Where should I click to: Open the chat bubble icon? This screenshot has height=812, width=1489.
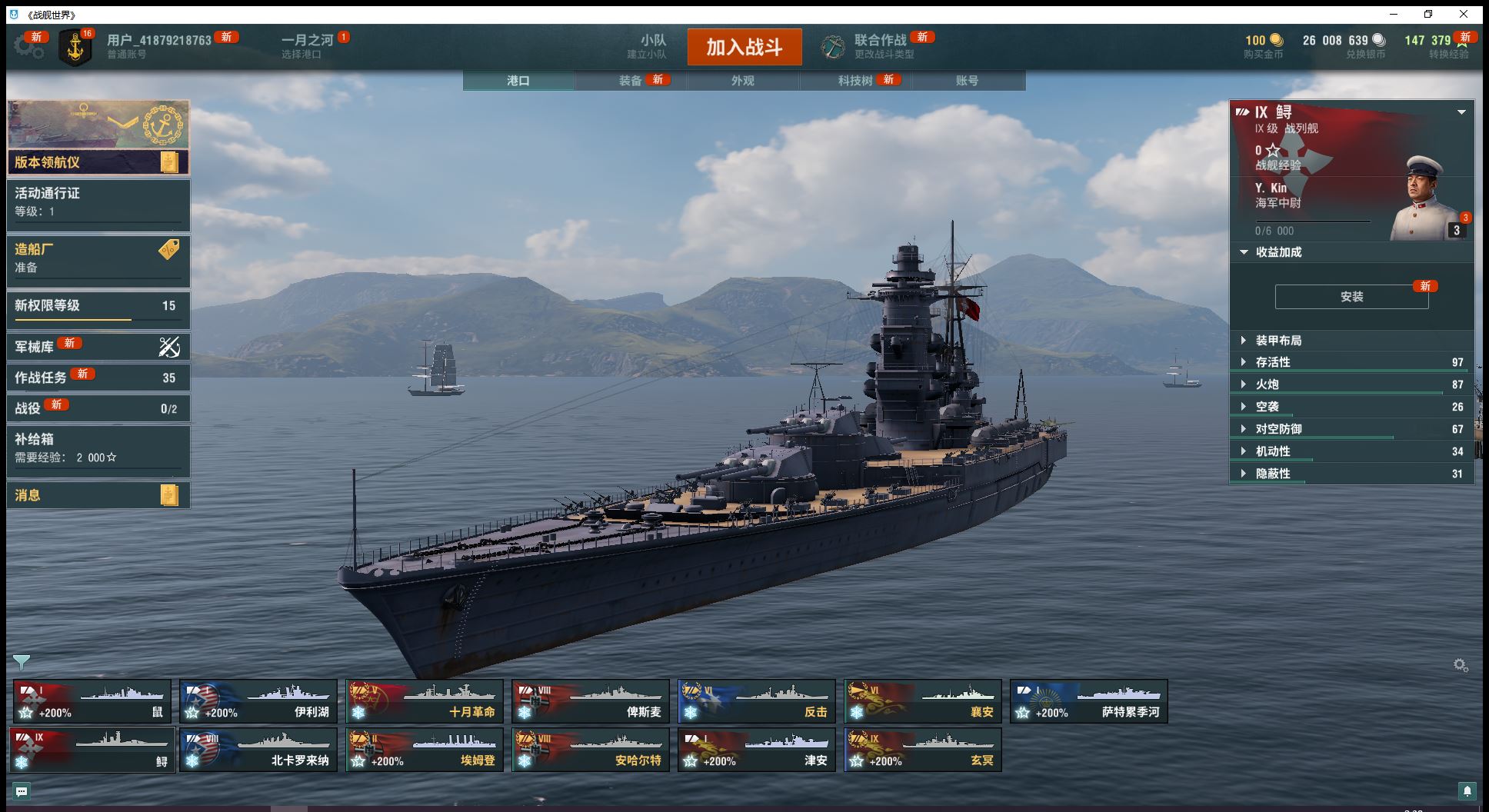click(22, 791)
